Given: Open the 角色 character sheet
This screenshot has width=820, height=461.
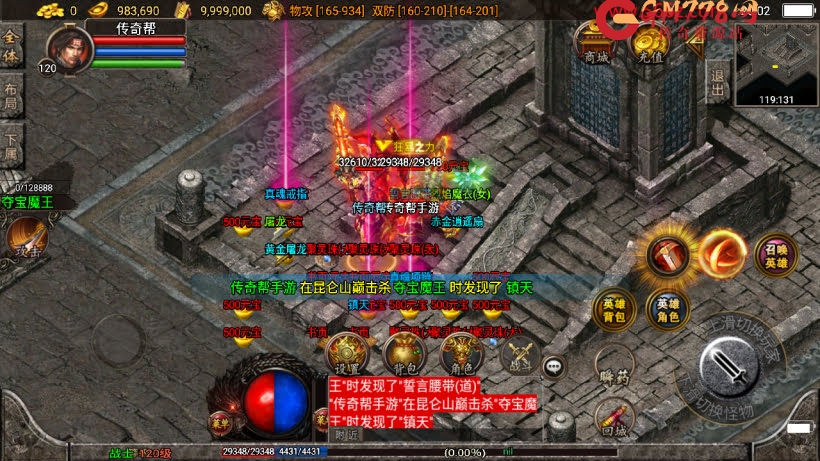Looking at the screenshot, I should [x=461, y=352].
